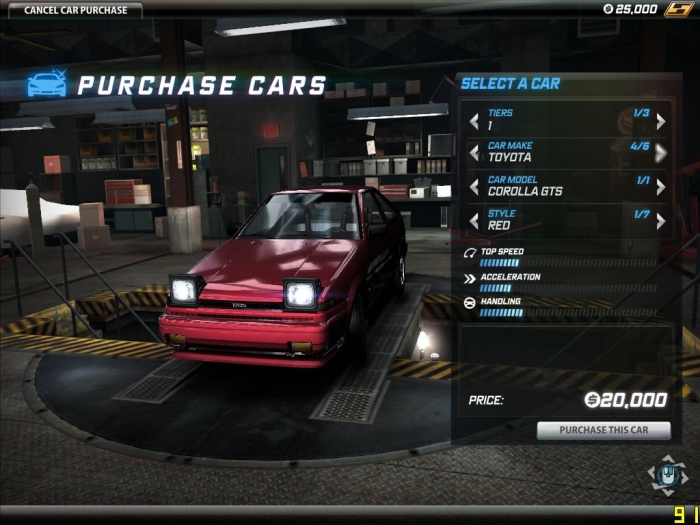
Task: Change style to previous color before Red
Action: pos(475,220)
